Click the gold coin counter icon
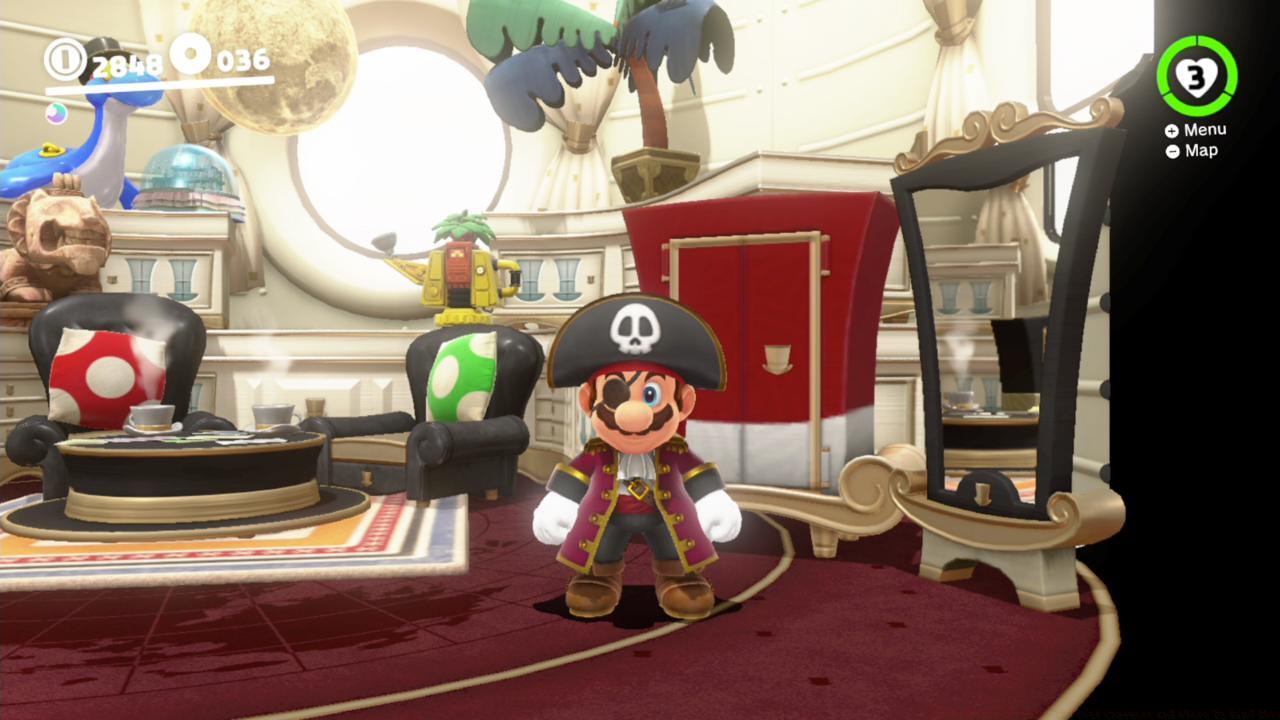This screenshot has width=1280, height=720. pyautogui.click(x=68, y=60)
